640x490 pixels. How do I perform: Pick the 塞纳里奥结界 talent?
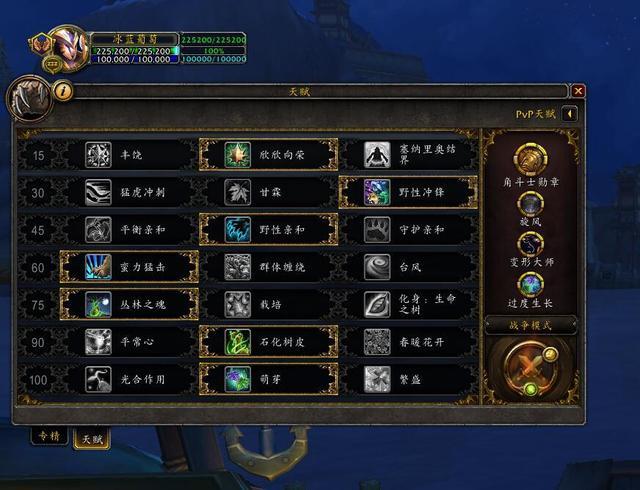click(x=407, y=155)
